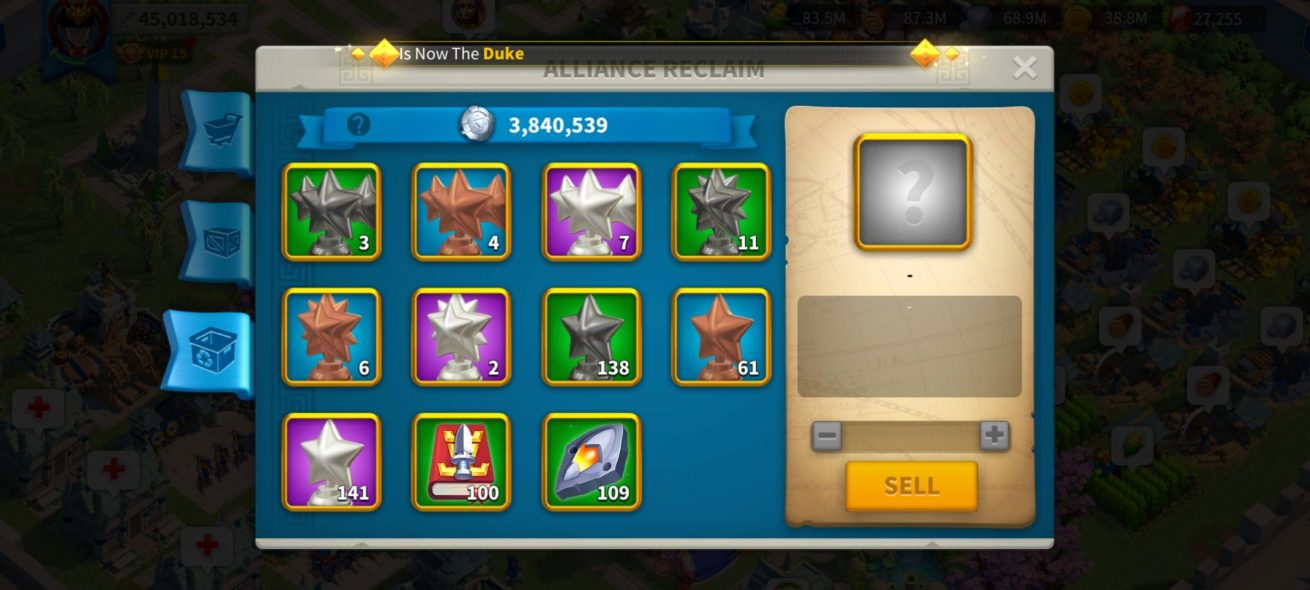Select the silver spiky star with 2
Screen dimensions: 1310x590
click(x=461, y=337)
